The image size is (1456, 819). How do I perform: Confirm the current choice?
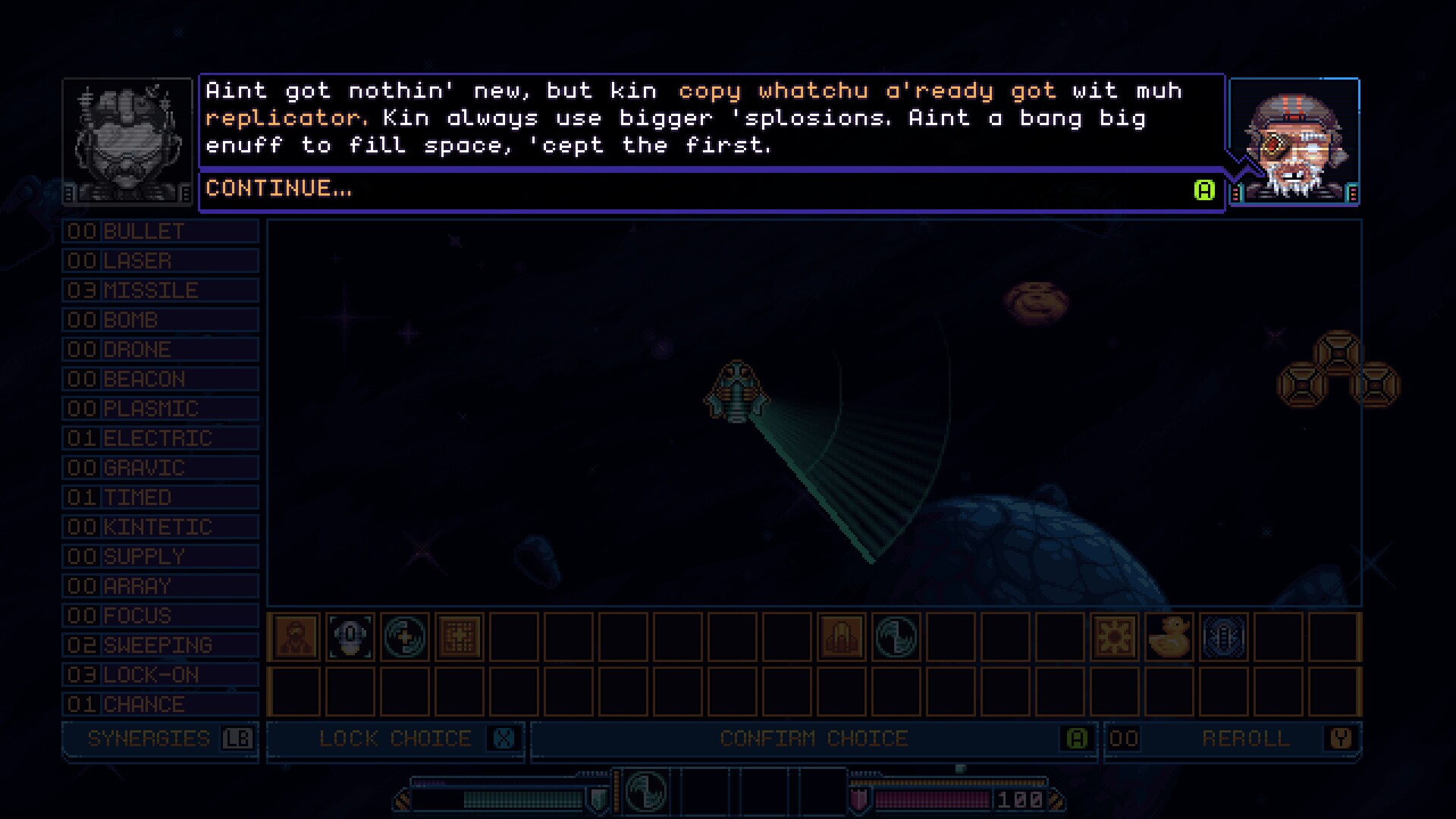813,739
